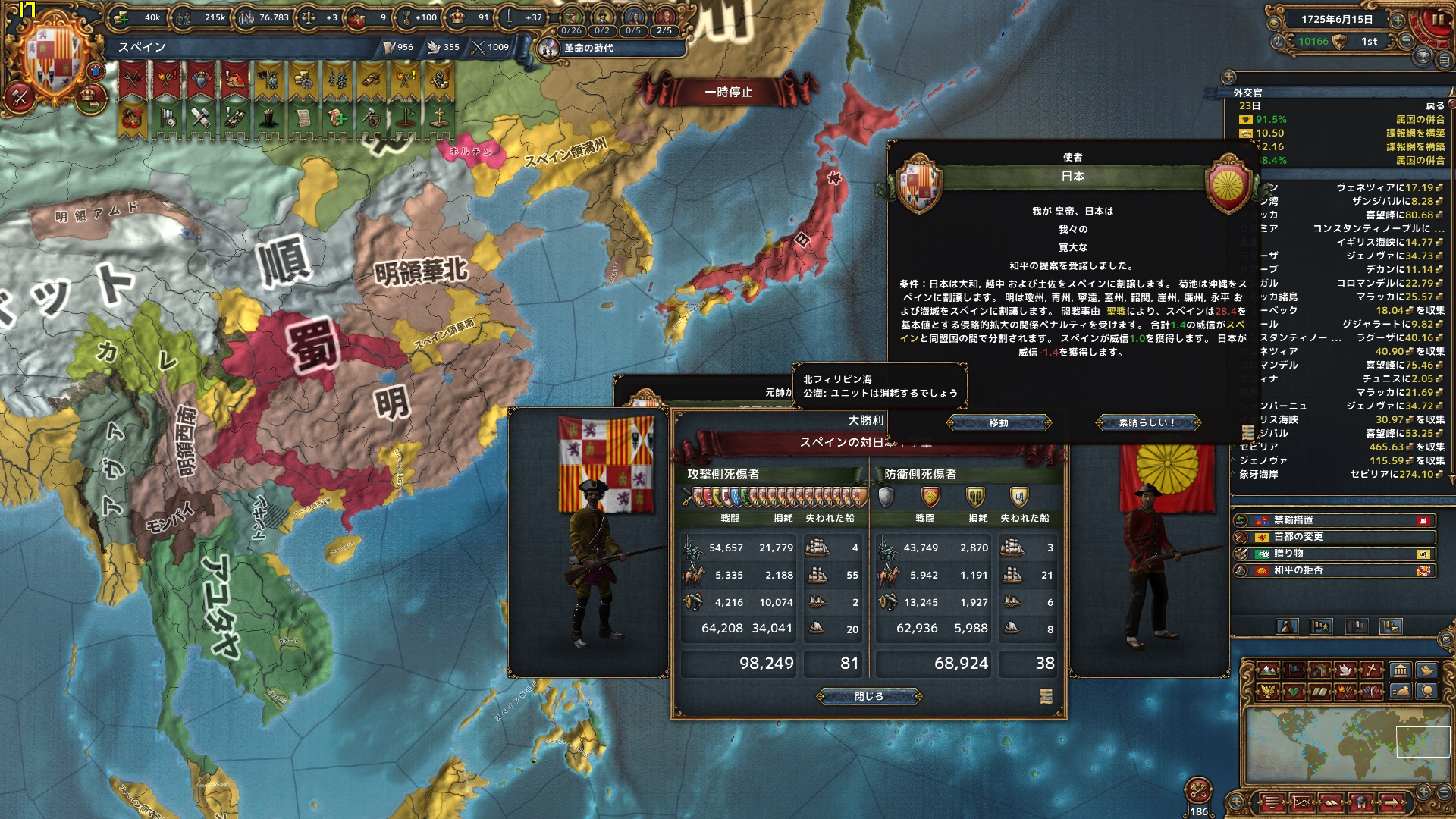
Task: Close the war results window with 閉じる
Action: (x=869, y=696)
